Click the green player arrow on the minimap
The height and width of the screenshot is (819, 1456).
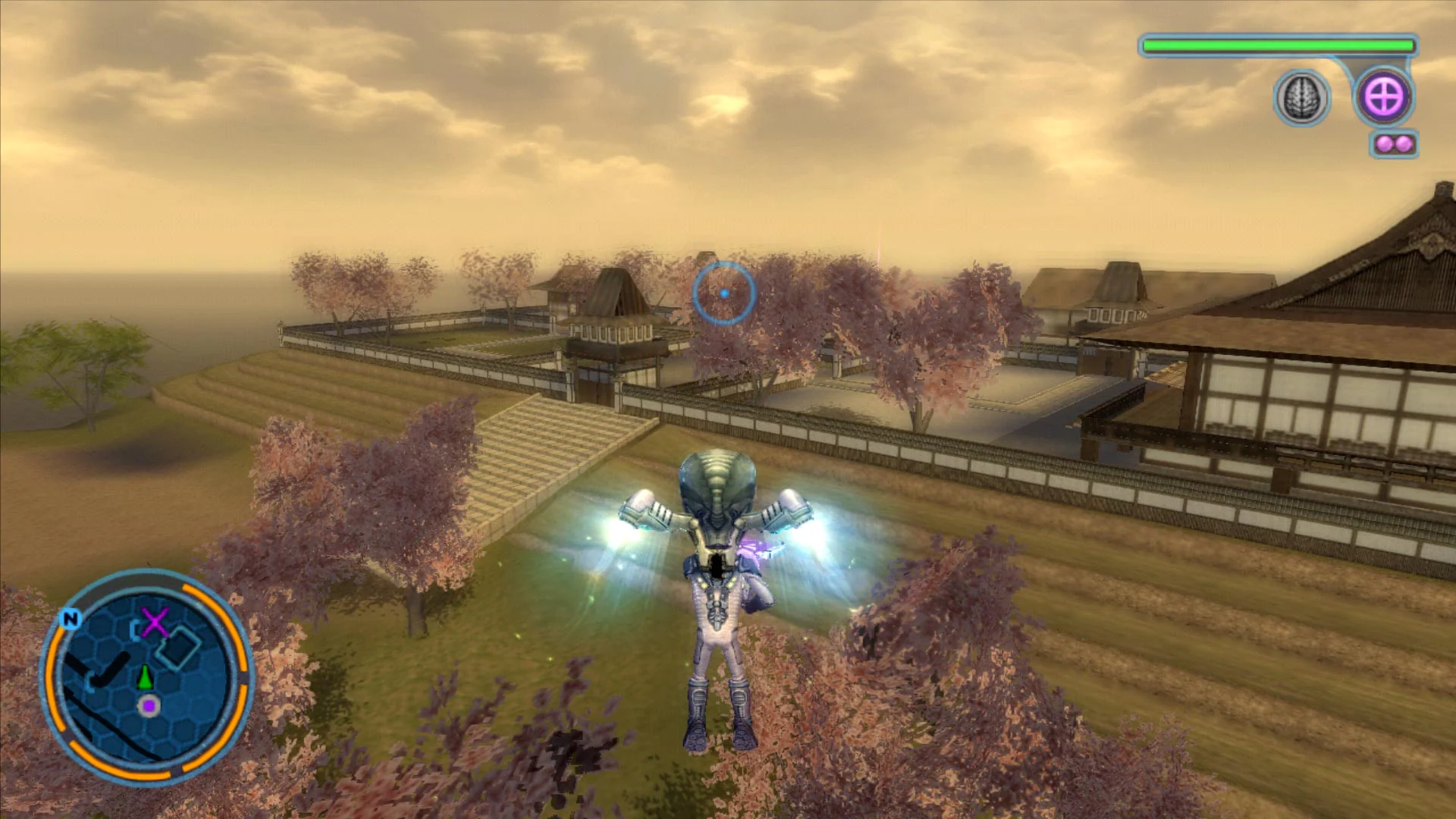pyautogui.click(x=145, y=677)
